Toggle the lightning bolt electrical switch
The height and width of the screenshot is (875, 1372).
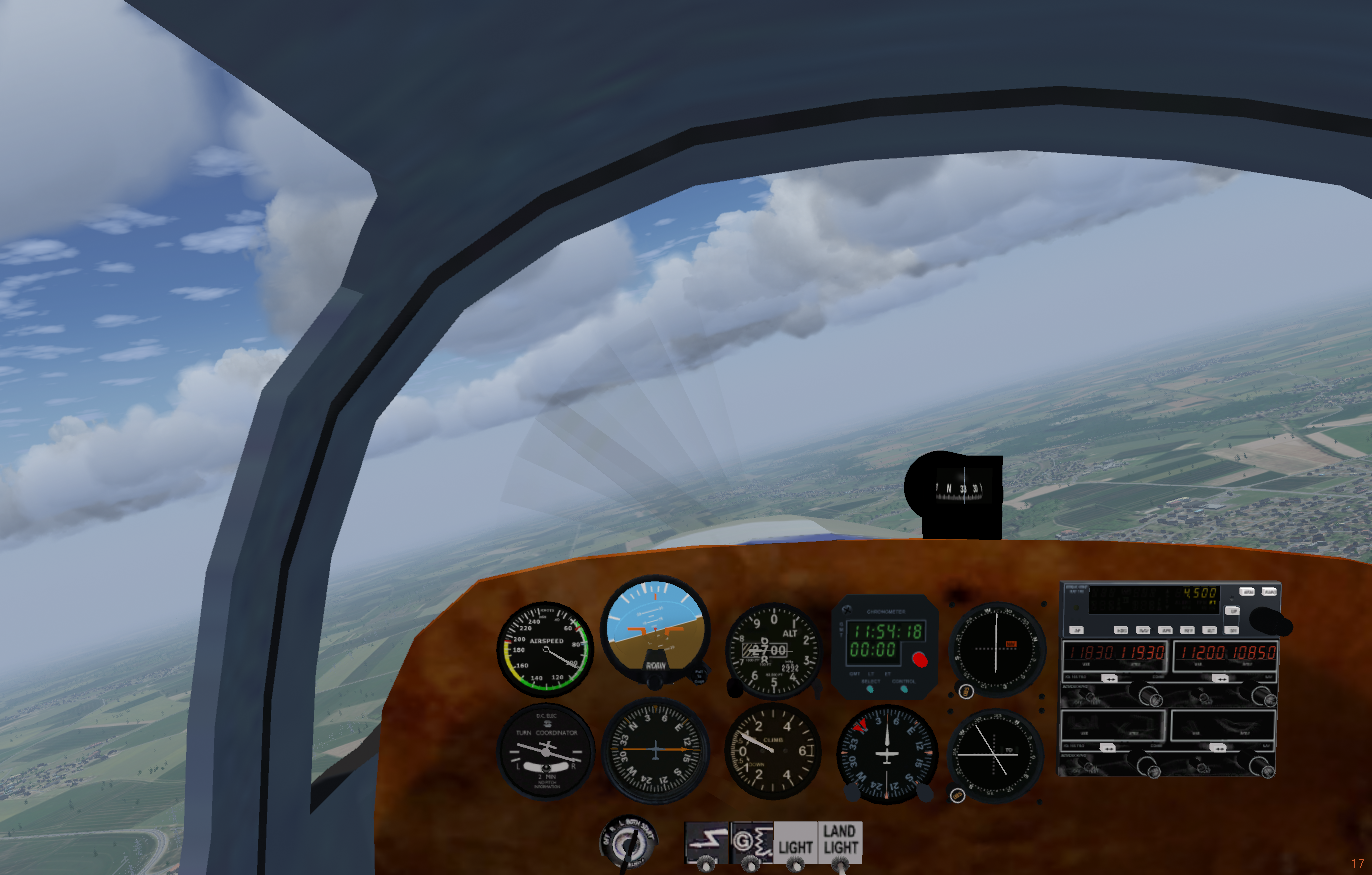pos(706,860)
